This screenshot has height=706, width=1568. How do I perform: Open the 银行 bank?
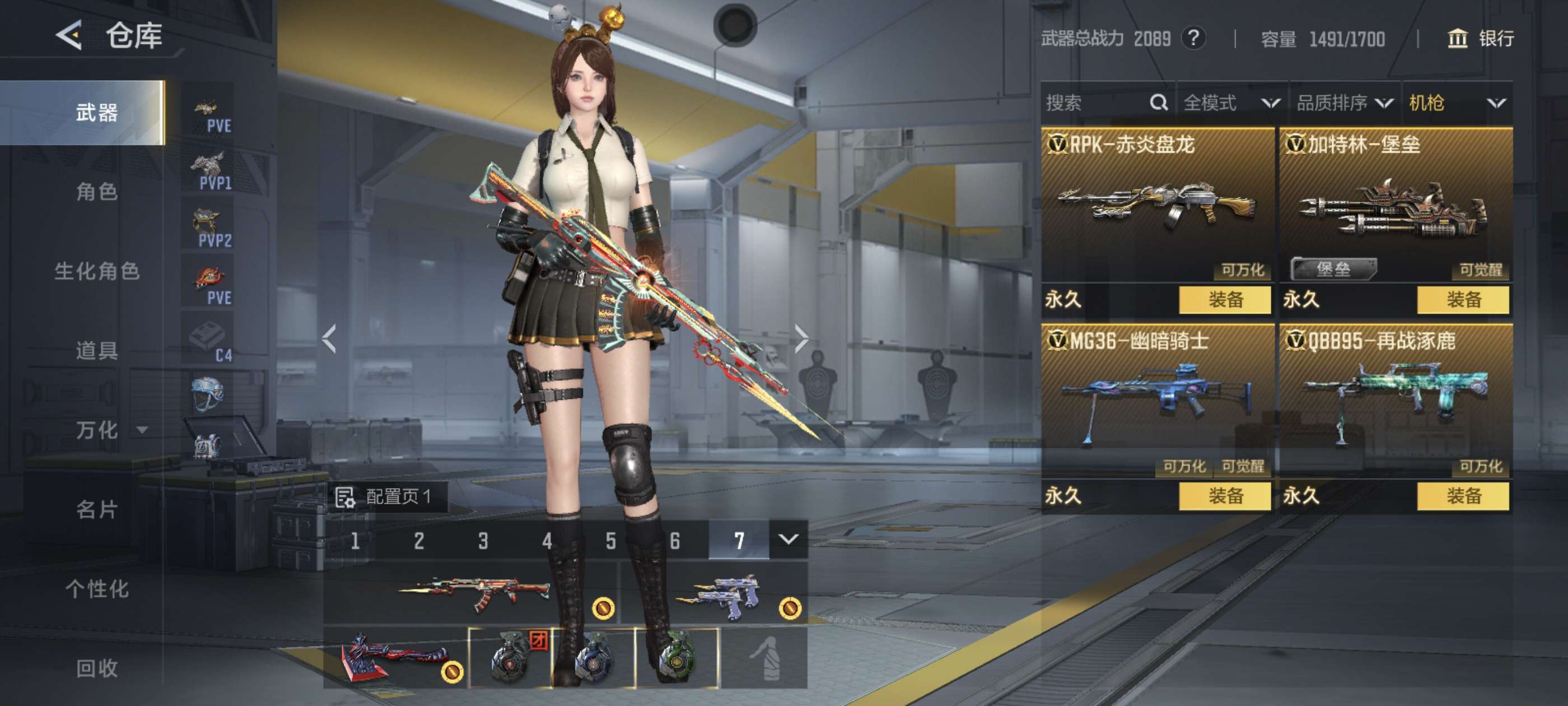[x=1480, y=38]
